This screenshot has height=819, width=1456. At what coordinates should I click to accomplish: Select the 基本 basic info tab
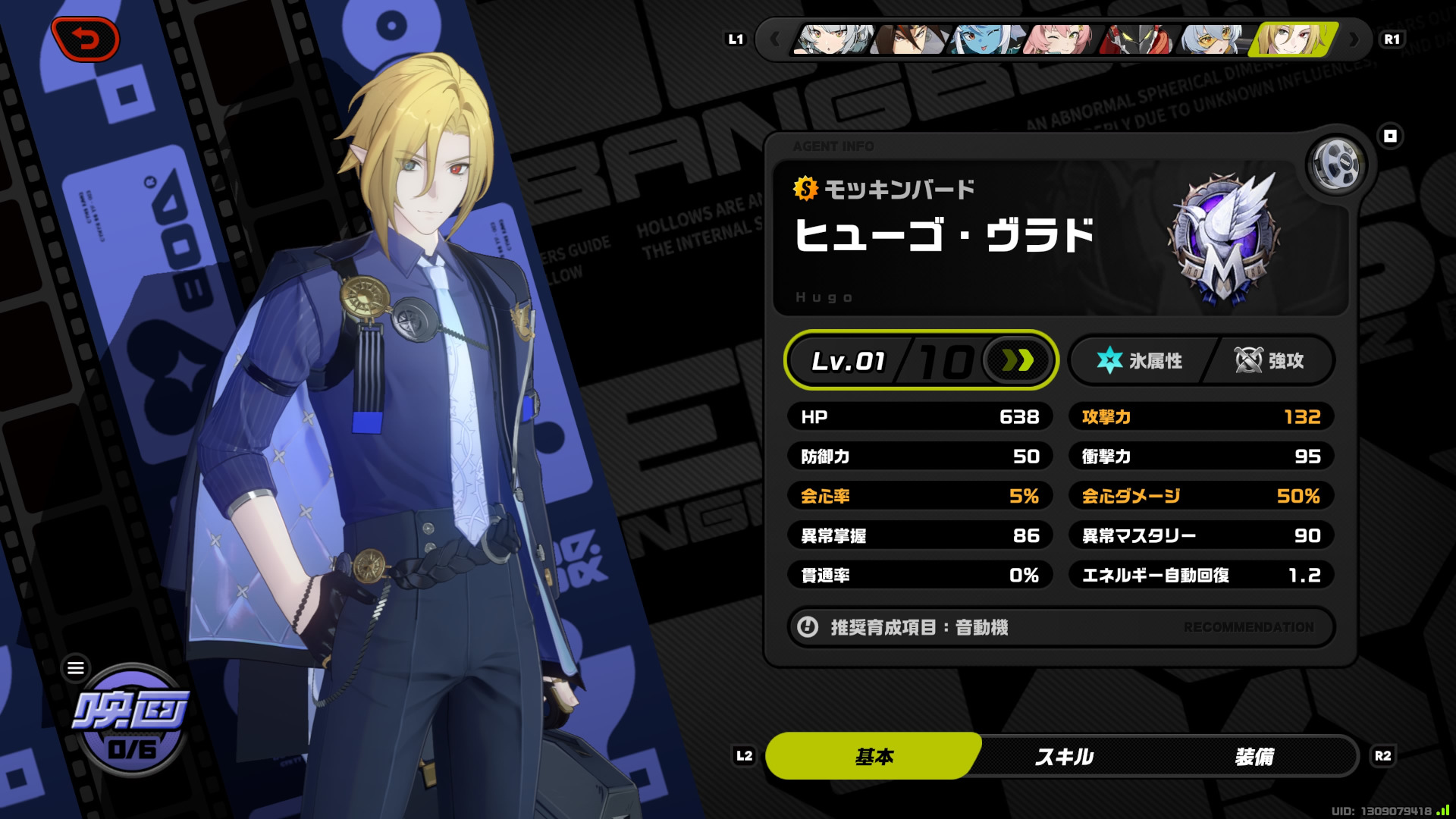[x=874, y=756]
